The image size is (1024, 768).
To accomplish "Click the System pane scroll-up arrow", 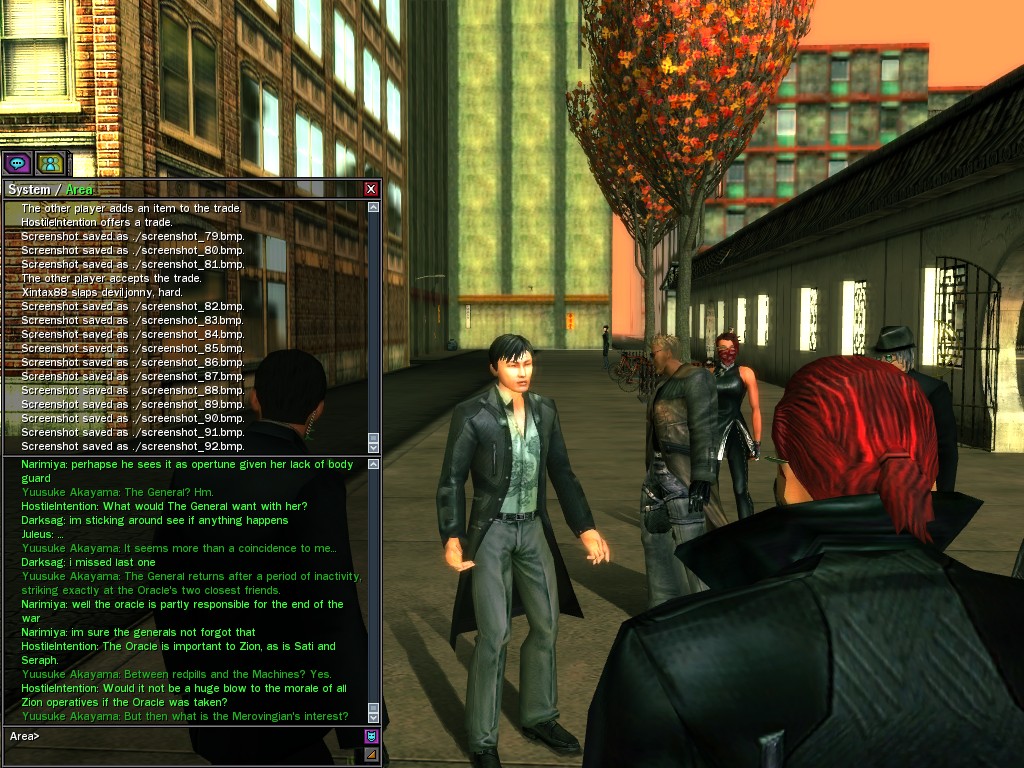I will 374,208.
